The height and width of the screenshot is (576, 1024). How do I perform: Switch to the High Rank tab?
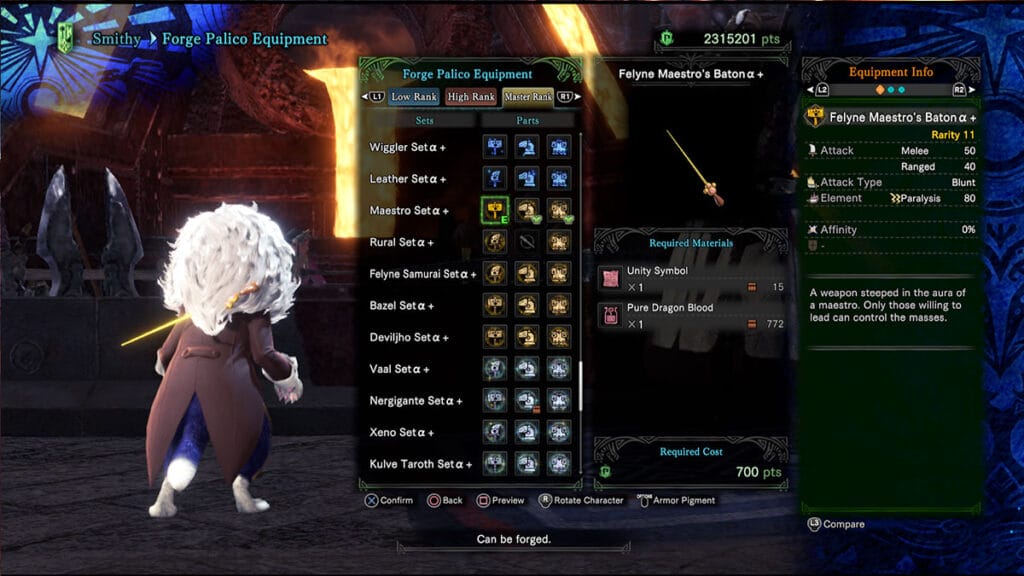471,97
